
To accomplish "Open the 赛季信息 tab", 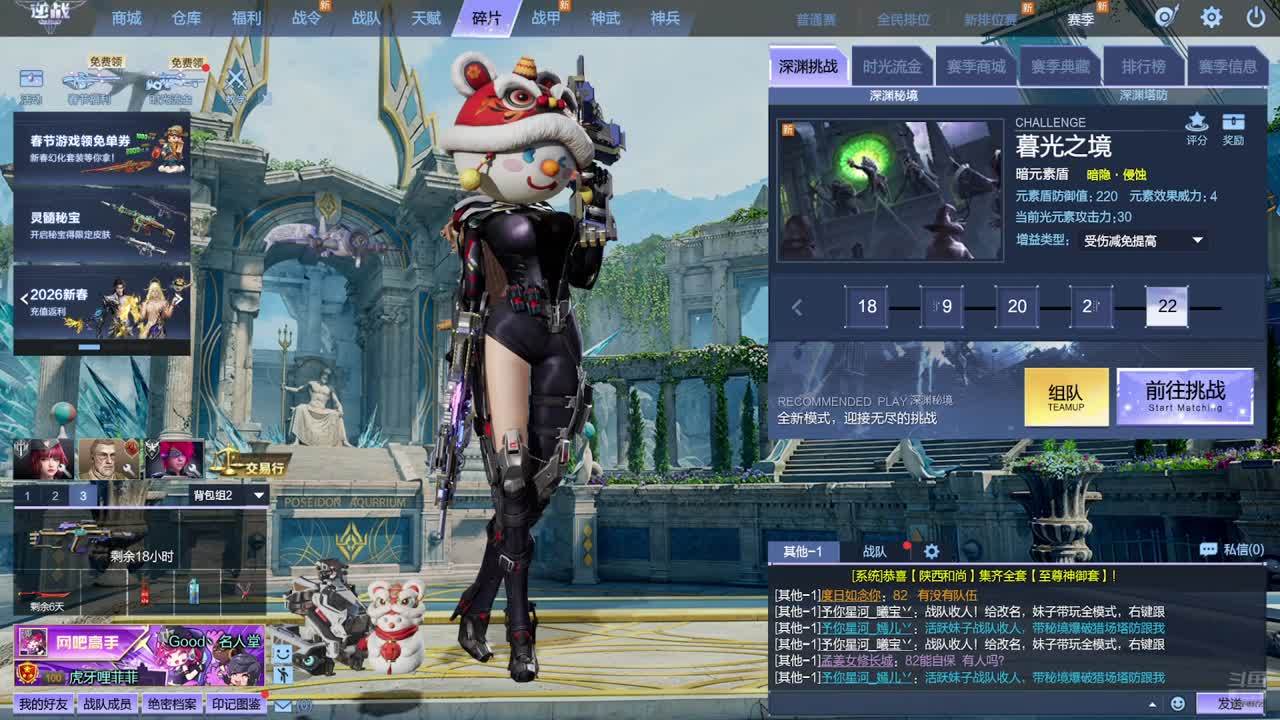I will (1227, 67).
